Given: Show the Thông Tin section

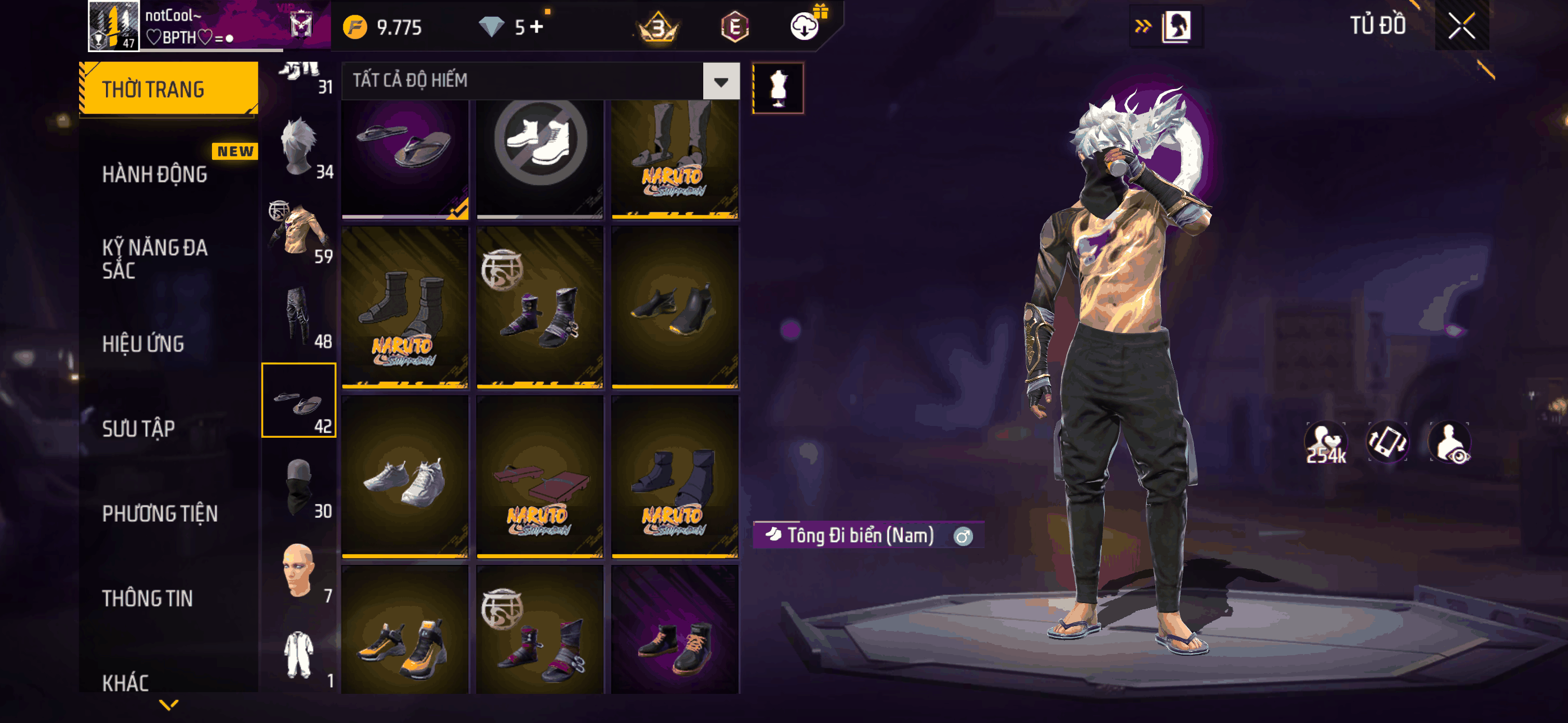Looking at the screenshot, I should [147, 598].
